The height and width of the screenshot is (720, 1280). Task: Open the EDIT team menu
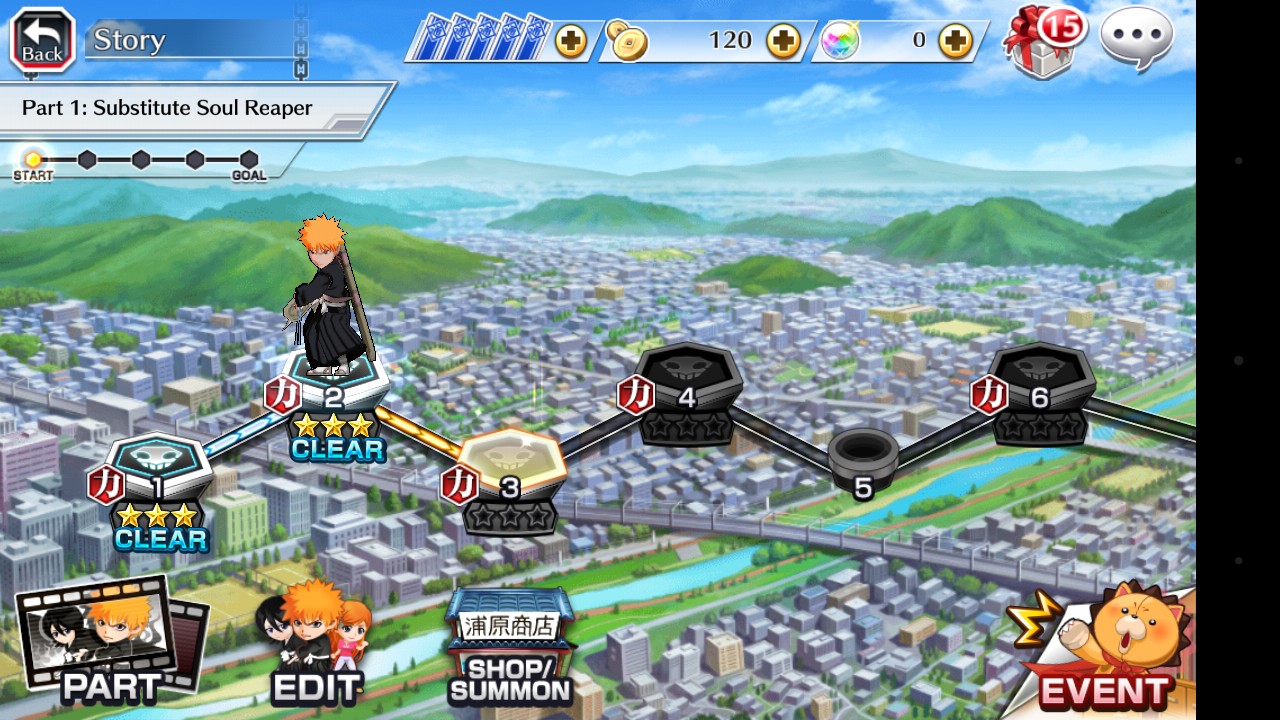point(315,645)
